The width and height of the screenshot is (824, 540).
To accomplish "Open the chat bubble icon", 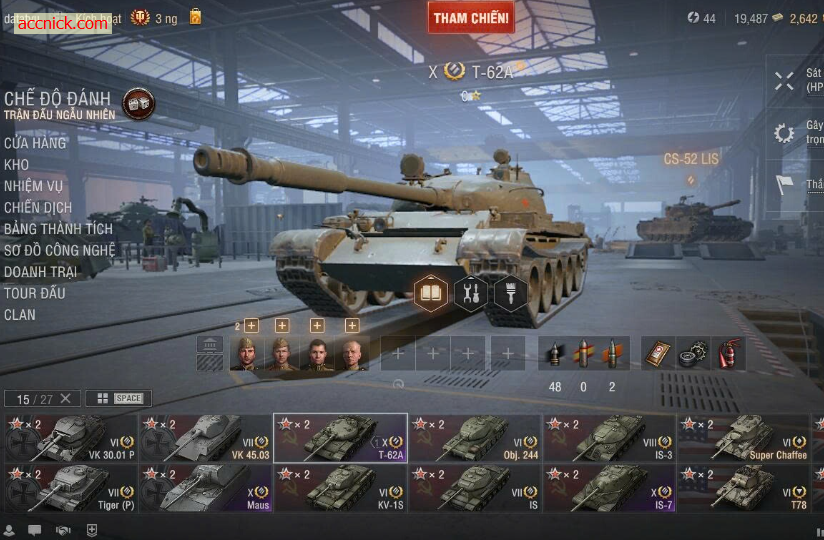I will tap(35, 530).
